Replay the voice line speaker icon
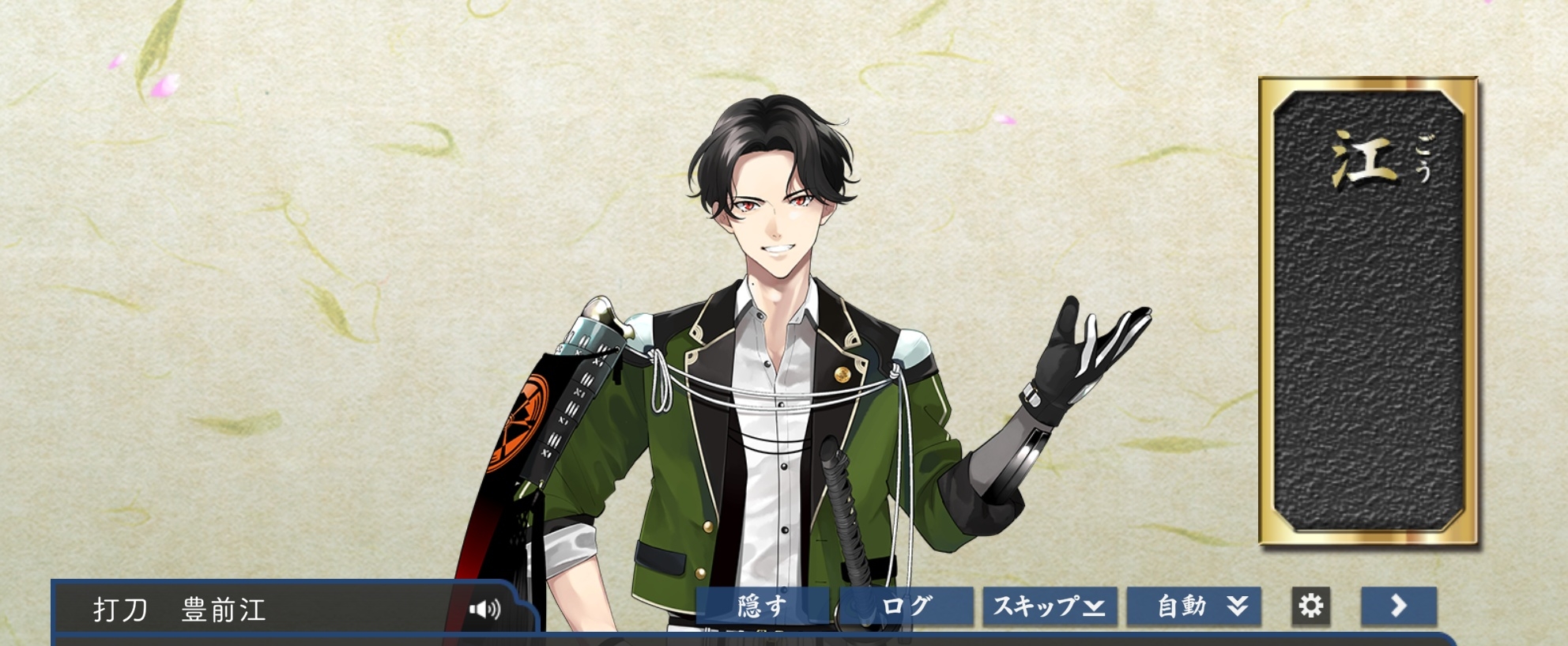1568x646 pixels. click(x=484, y=609)
